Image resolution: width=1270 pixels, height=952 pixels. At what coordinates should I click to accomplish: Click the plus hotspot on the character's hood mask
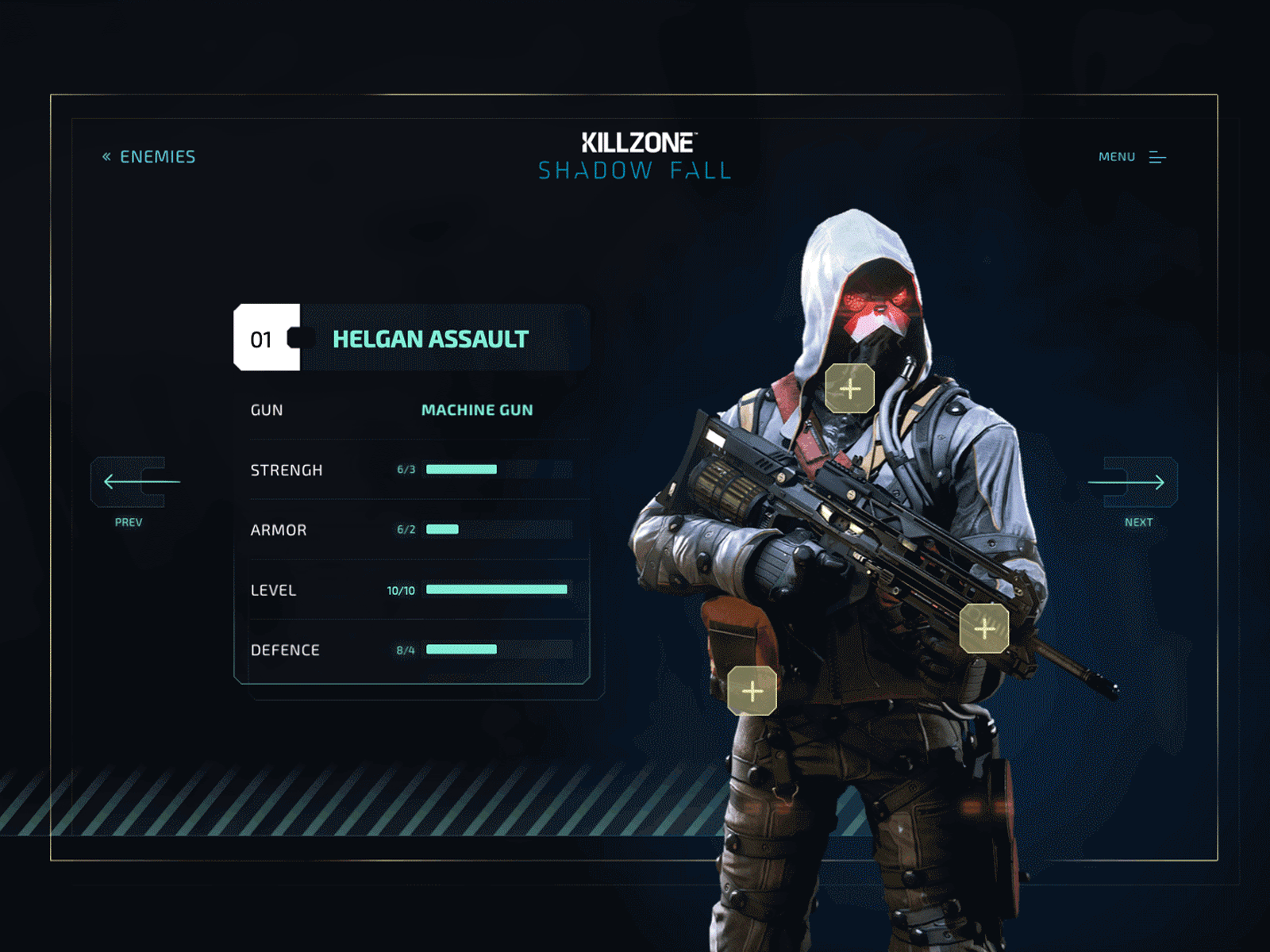[849, 389]
